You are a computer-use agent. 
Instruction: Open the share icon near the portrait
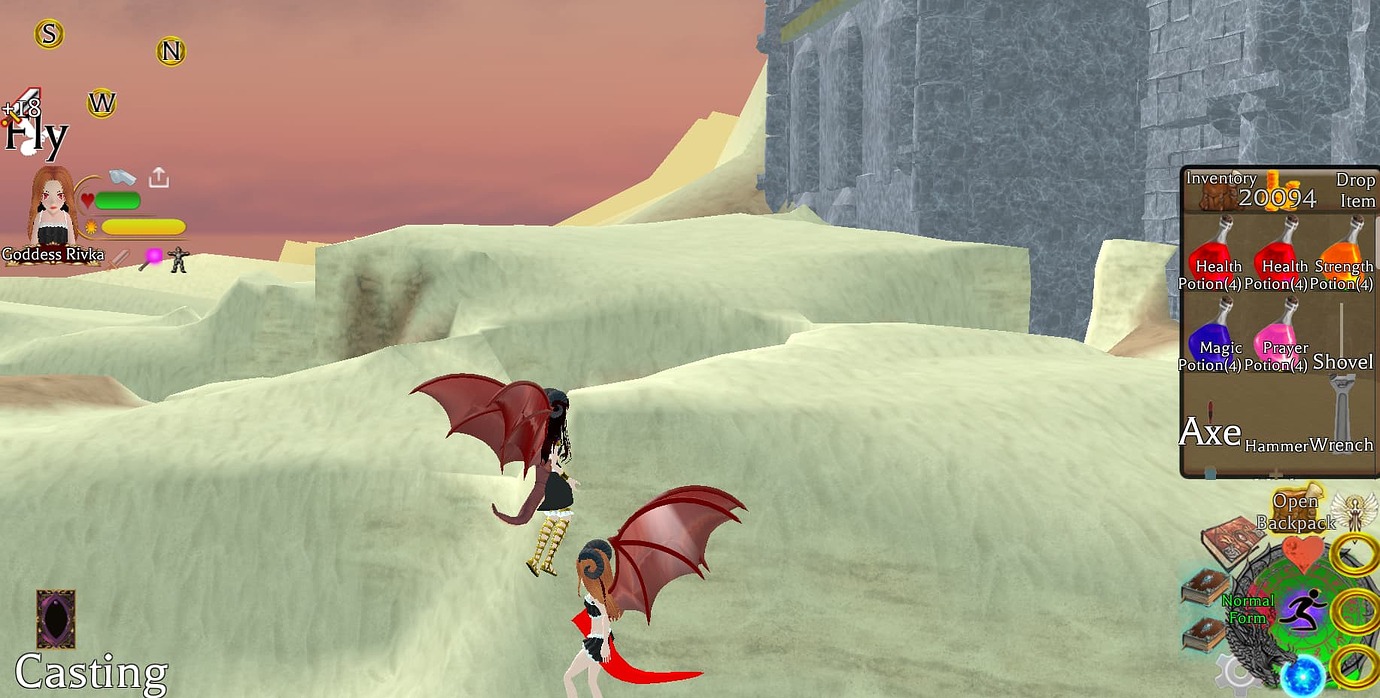158,178
